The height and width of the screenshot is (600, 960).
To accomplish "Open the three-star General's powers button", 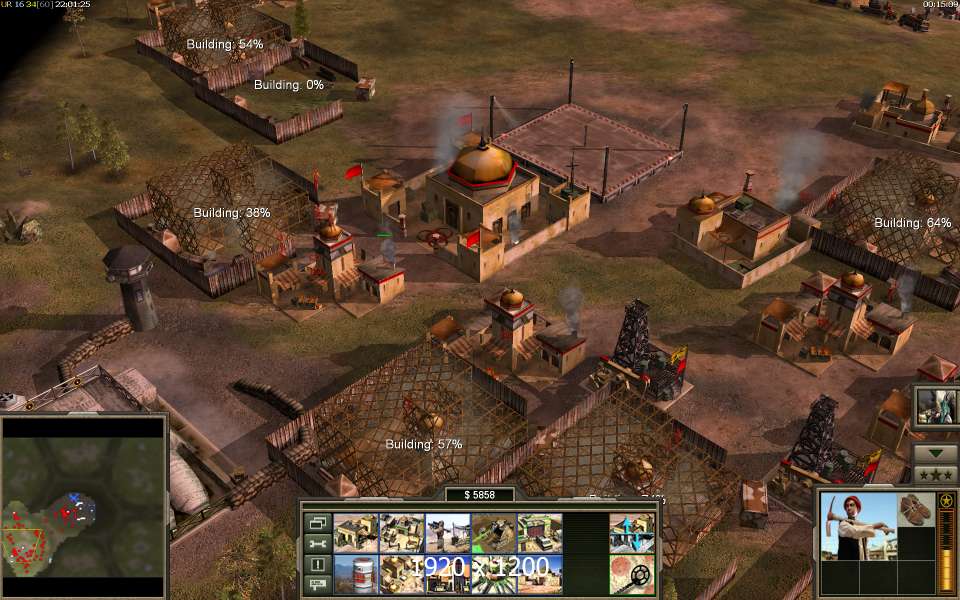I will click(935, 474).
